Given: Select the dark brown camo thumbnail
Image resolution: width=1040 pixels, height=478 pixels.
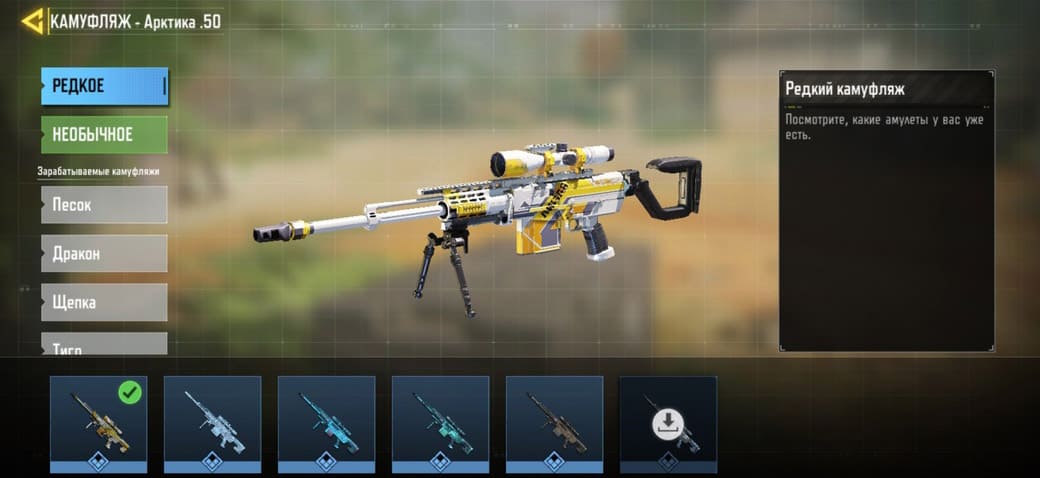Looking at the screenshot, I should tap(554, 419).
